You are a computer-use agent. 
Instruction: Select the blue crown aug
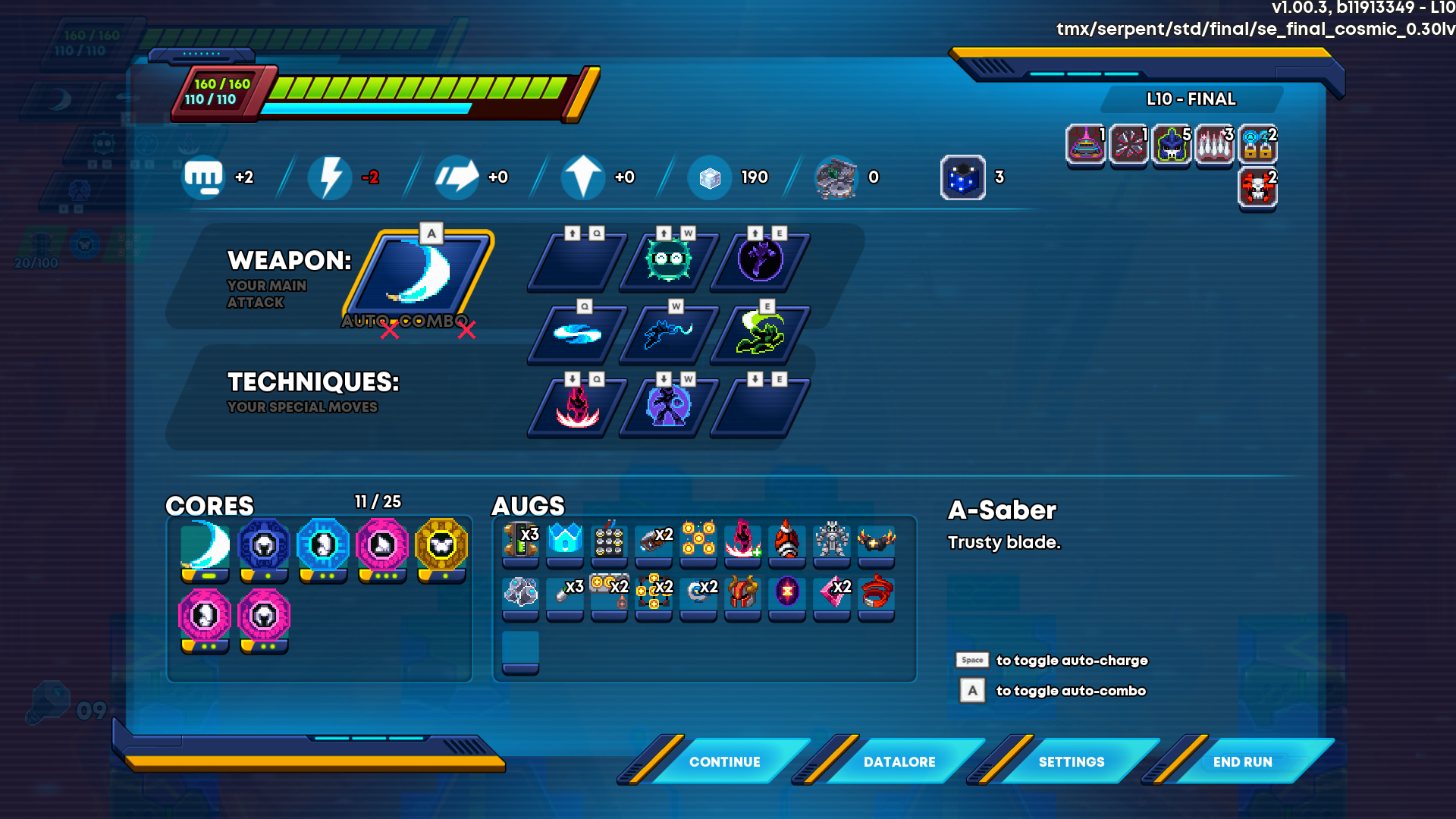point(565,540)
